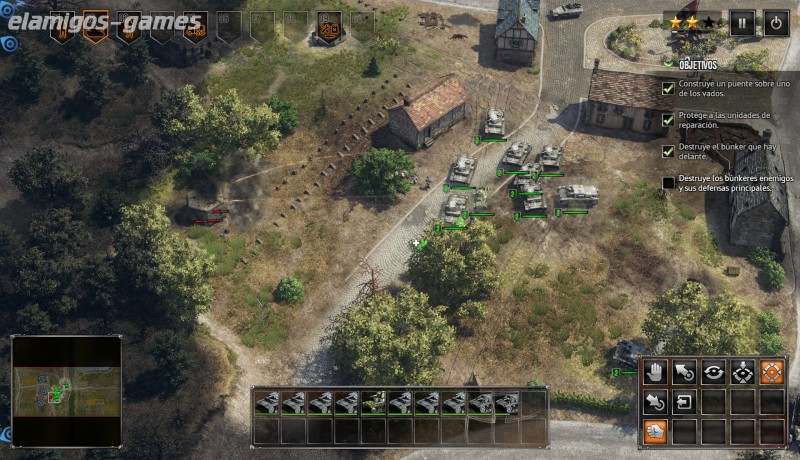This screenshot has width=800, height=460.
Task: Click the unchecked enemy bunkers objective box
Action: pos(669,183)
